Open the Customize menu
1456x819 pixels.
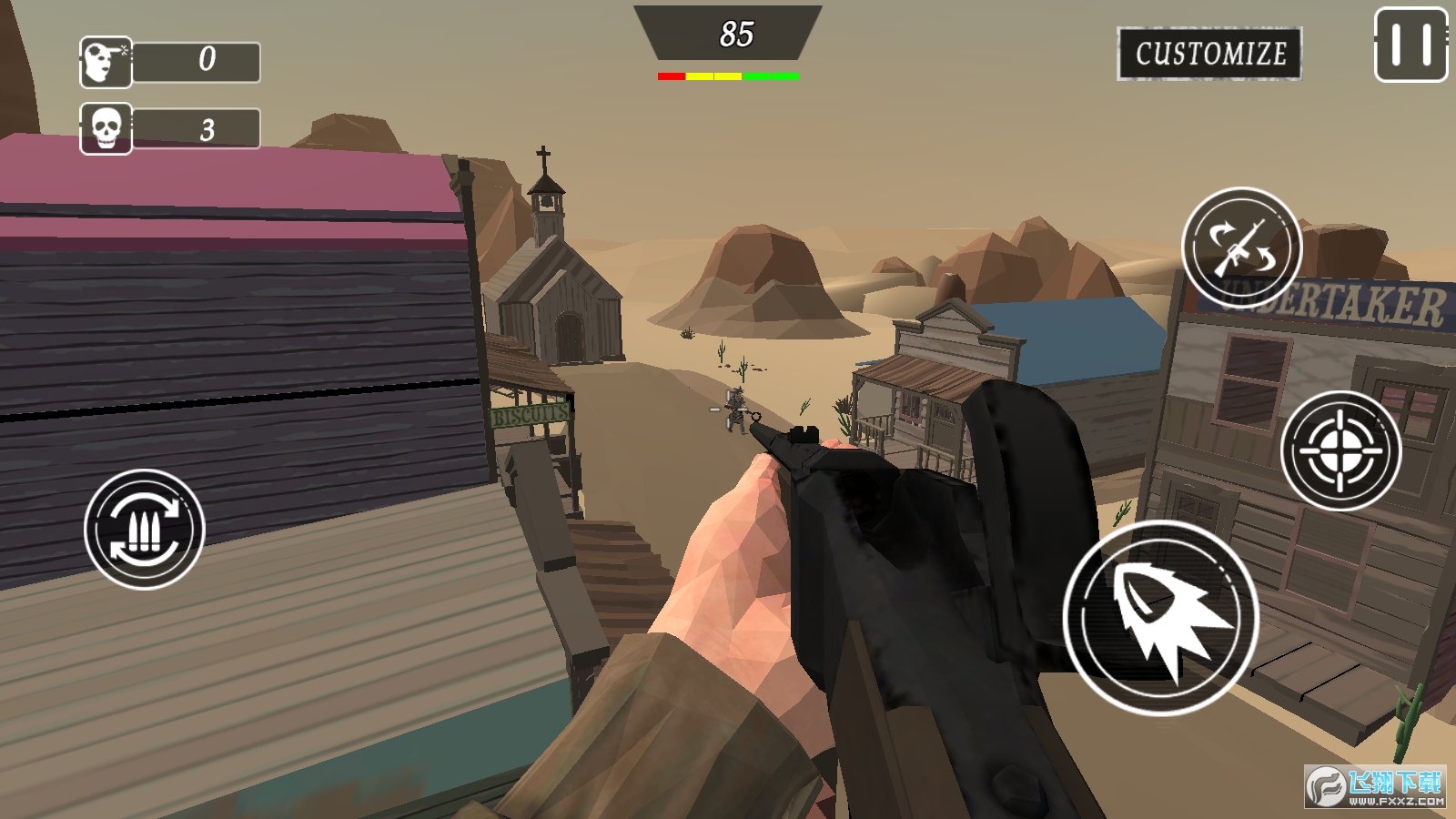pos(1209,54)
